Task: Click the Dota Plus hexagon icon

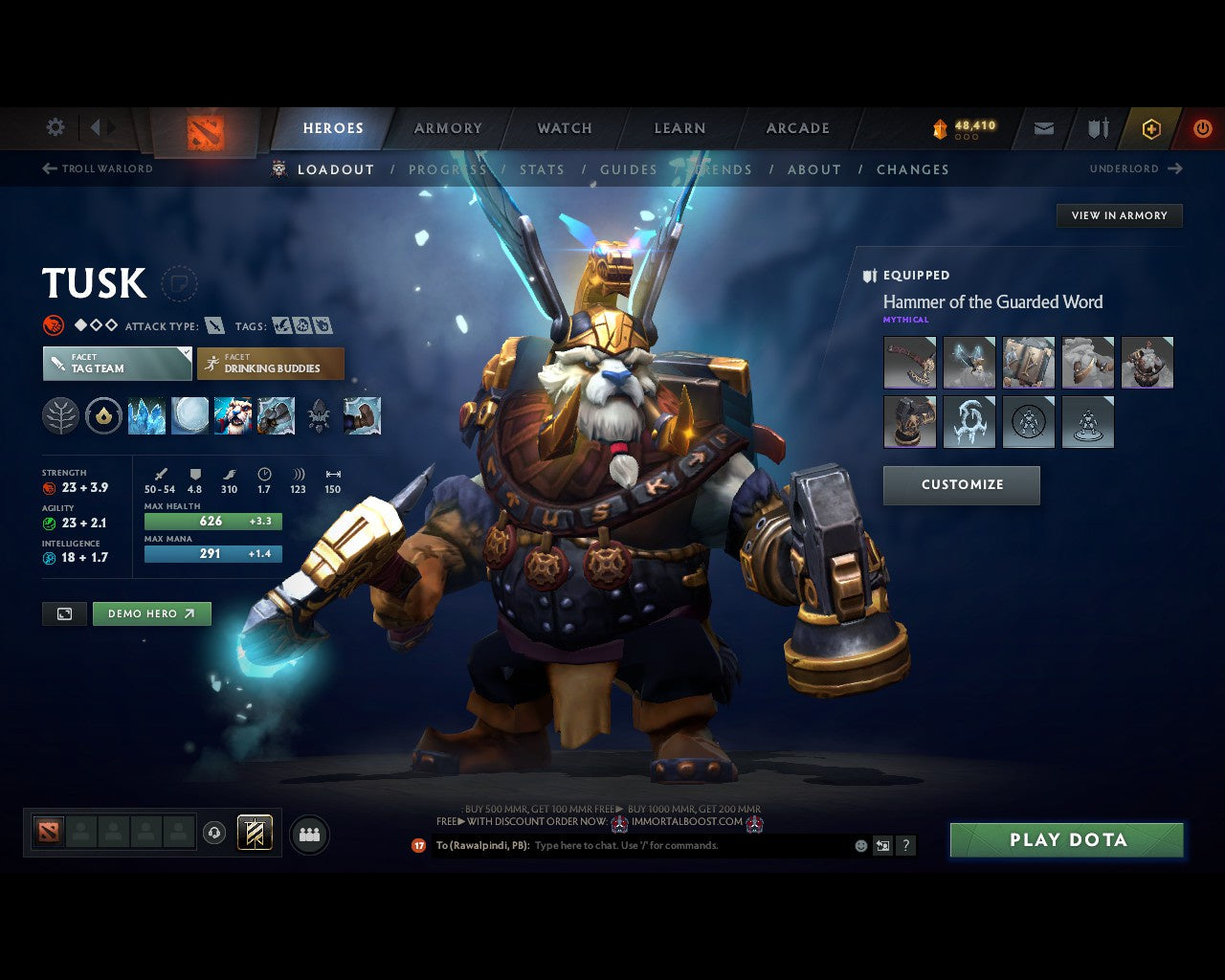Action: (x=1151, y=128)
